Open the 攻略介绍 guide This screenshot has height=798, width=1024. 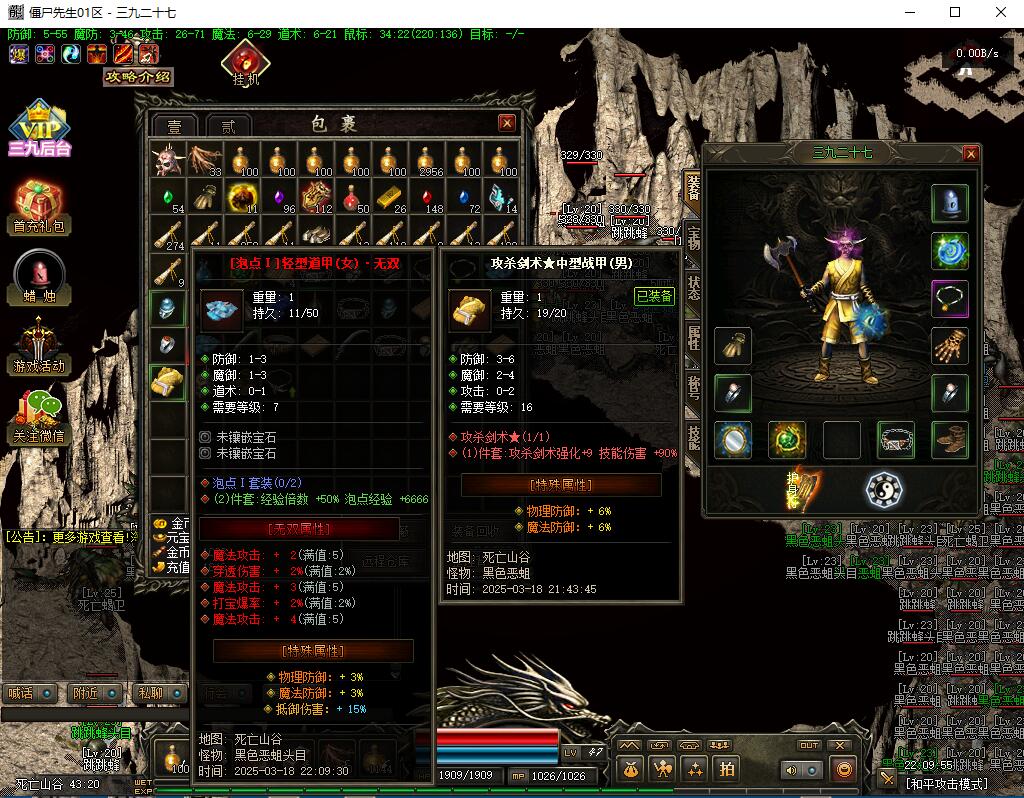coord(138,77)
